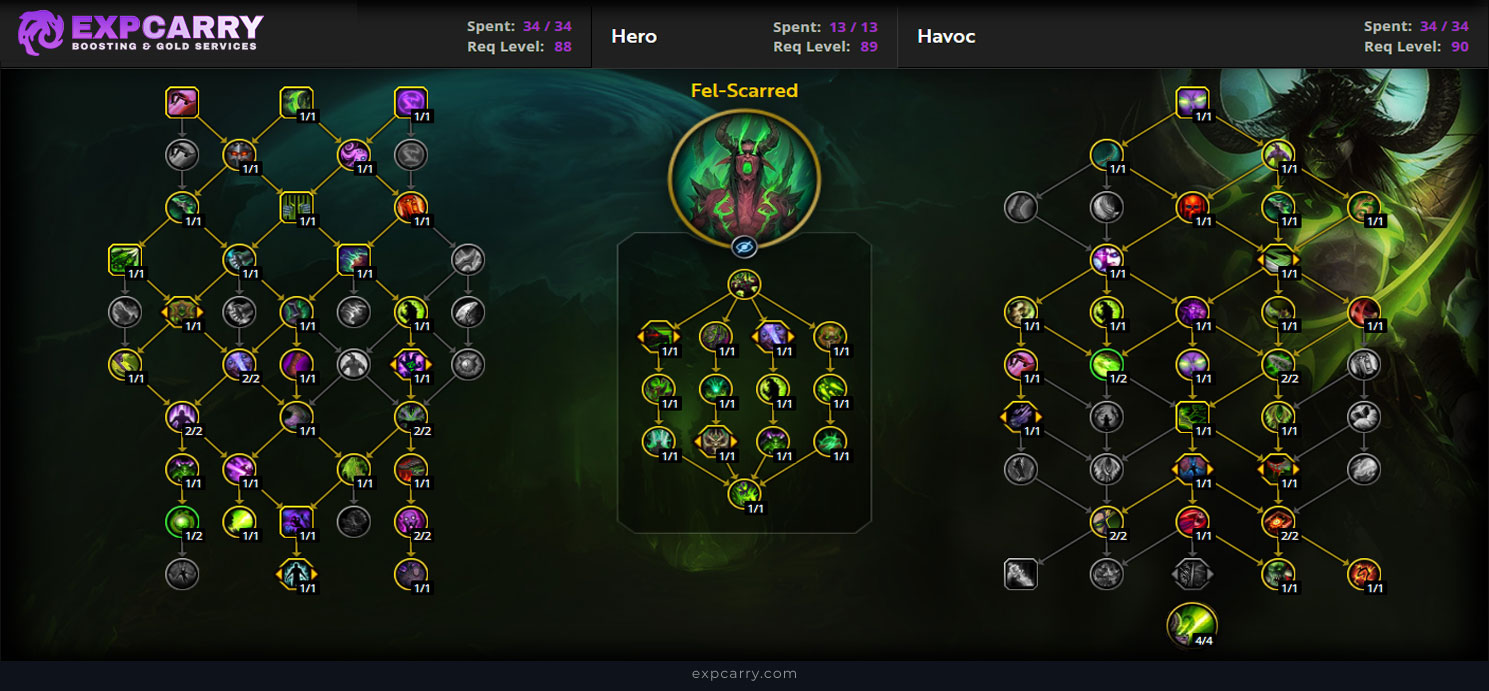Image resolution: width=1489 pixels, height=691 pixels.
Task: Click the Fel-Scarred hero portrait
Action: (744, 178)
